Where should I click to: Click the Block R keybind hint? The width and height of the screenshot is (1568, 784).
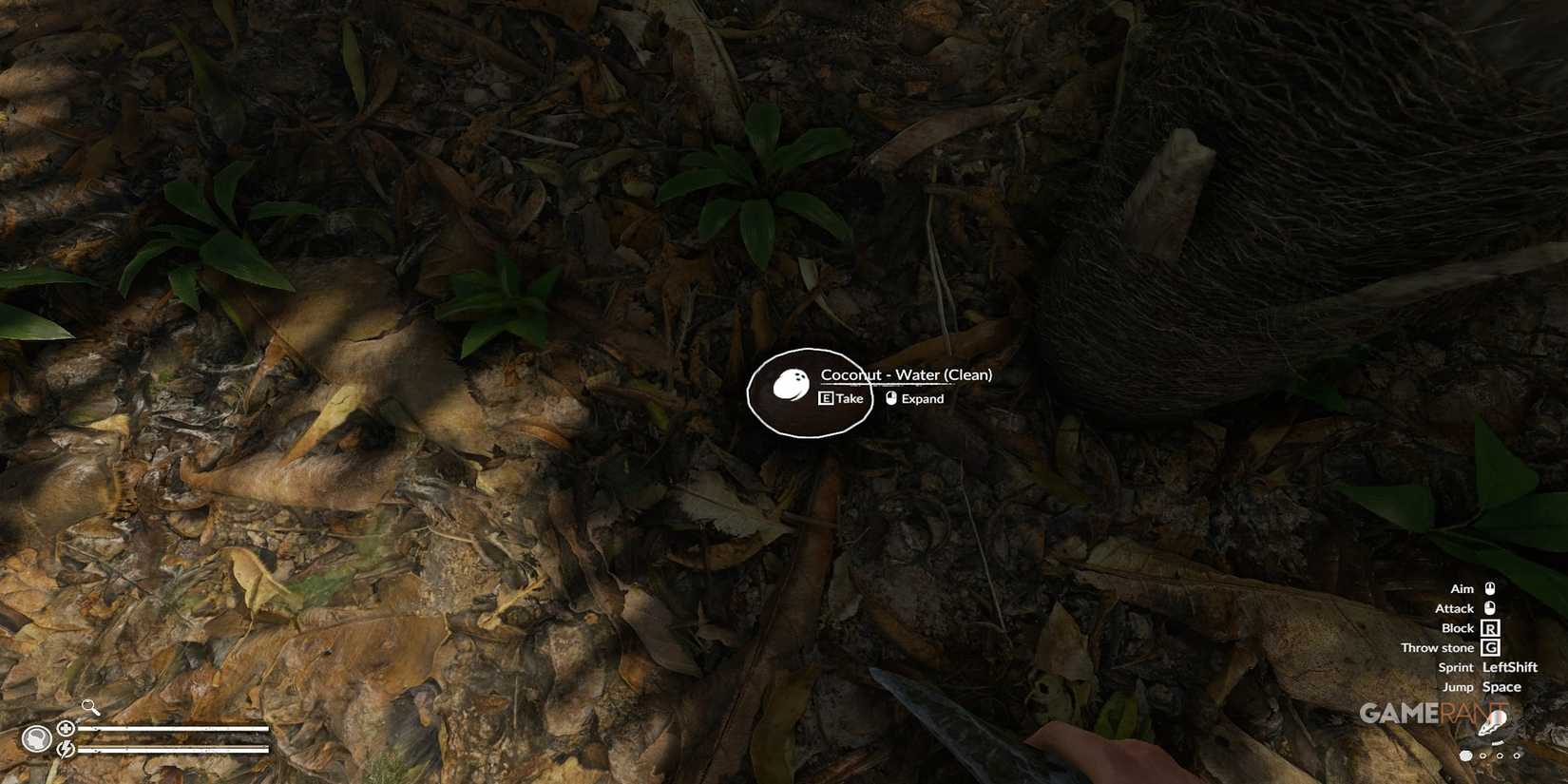(1492, 628)
